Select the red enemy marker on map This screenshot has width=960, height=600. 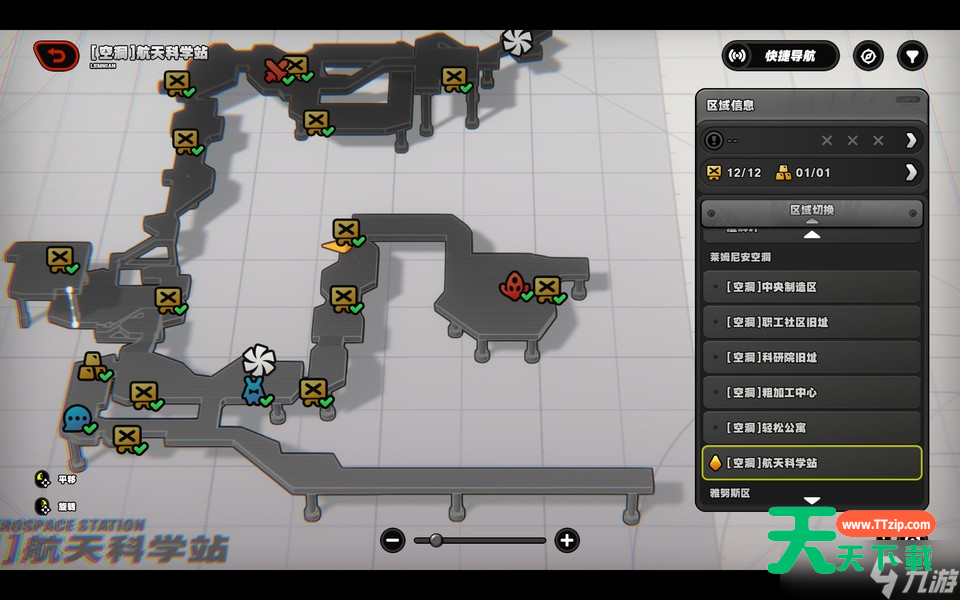pos(514,286)
